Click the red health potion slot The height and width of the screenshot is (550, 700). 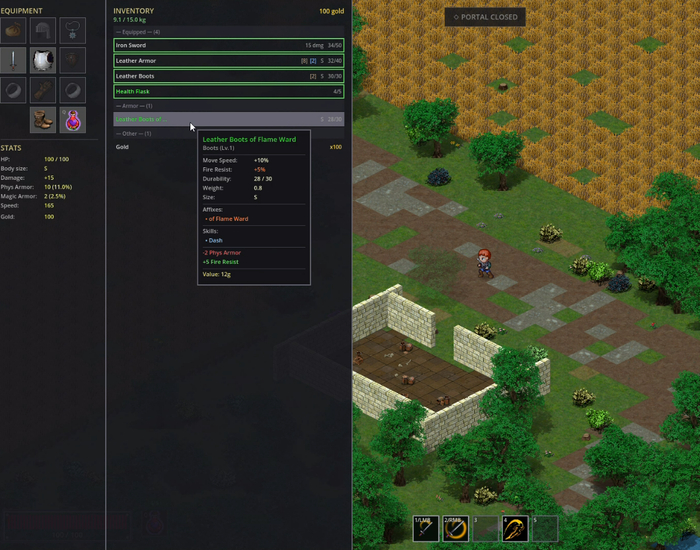pyautogui.click(x=71, y=120)
